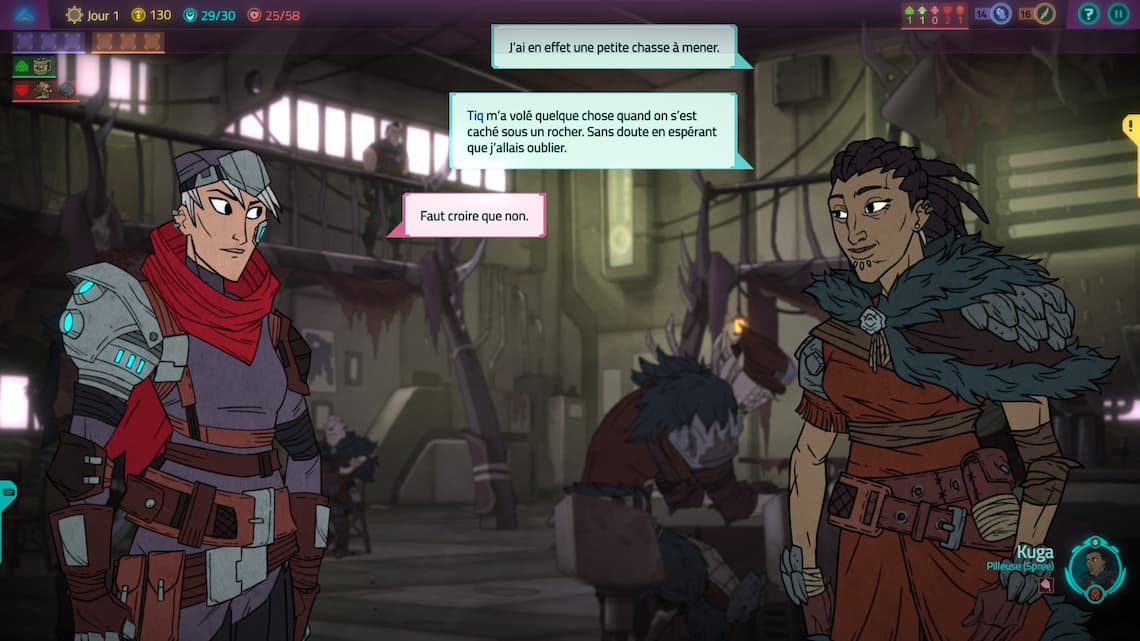Click the blue bane icon in red row

pyautogui.click(x=66, y=90)
